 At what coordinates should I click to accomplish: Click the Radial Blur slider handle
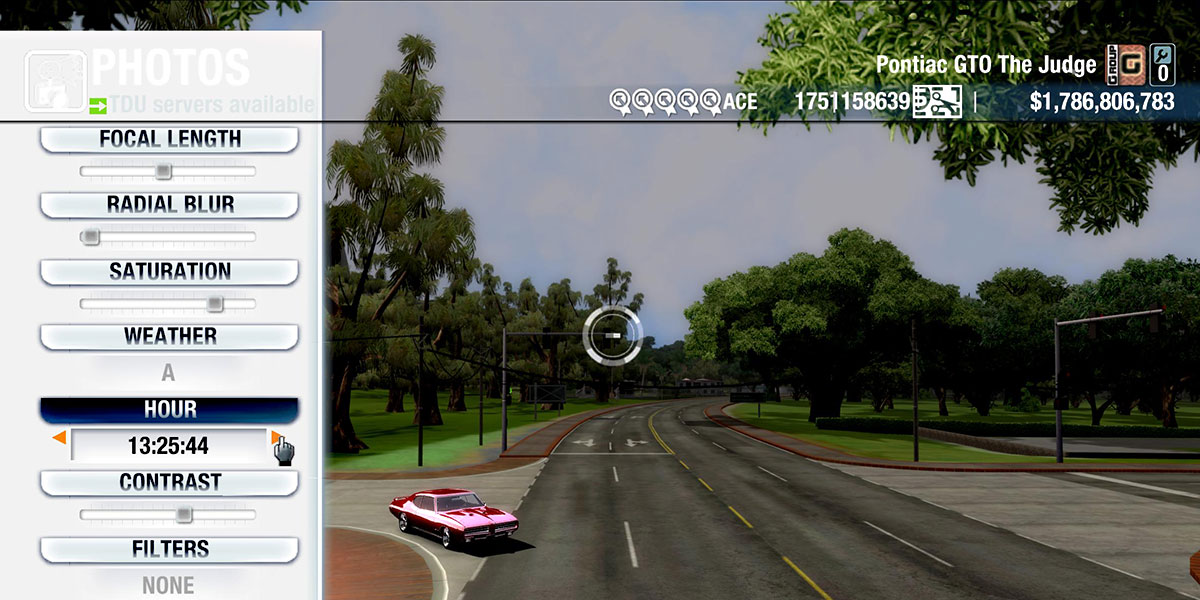pyautogui.click(x=91, y=237)
